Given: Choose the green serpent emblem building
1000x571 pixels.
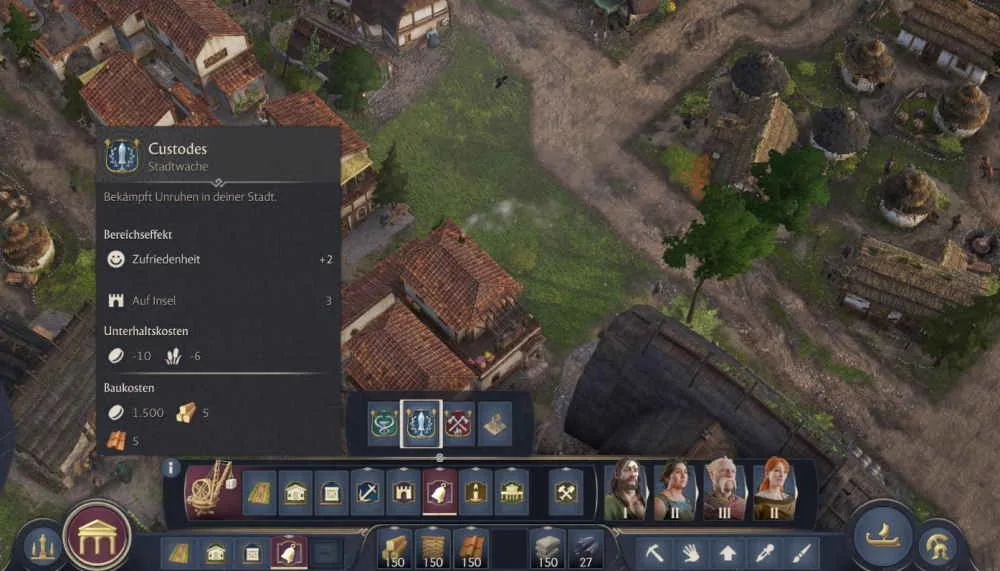Looking at the screenshot, I should point(383,423).
